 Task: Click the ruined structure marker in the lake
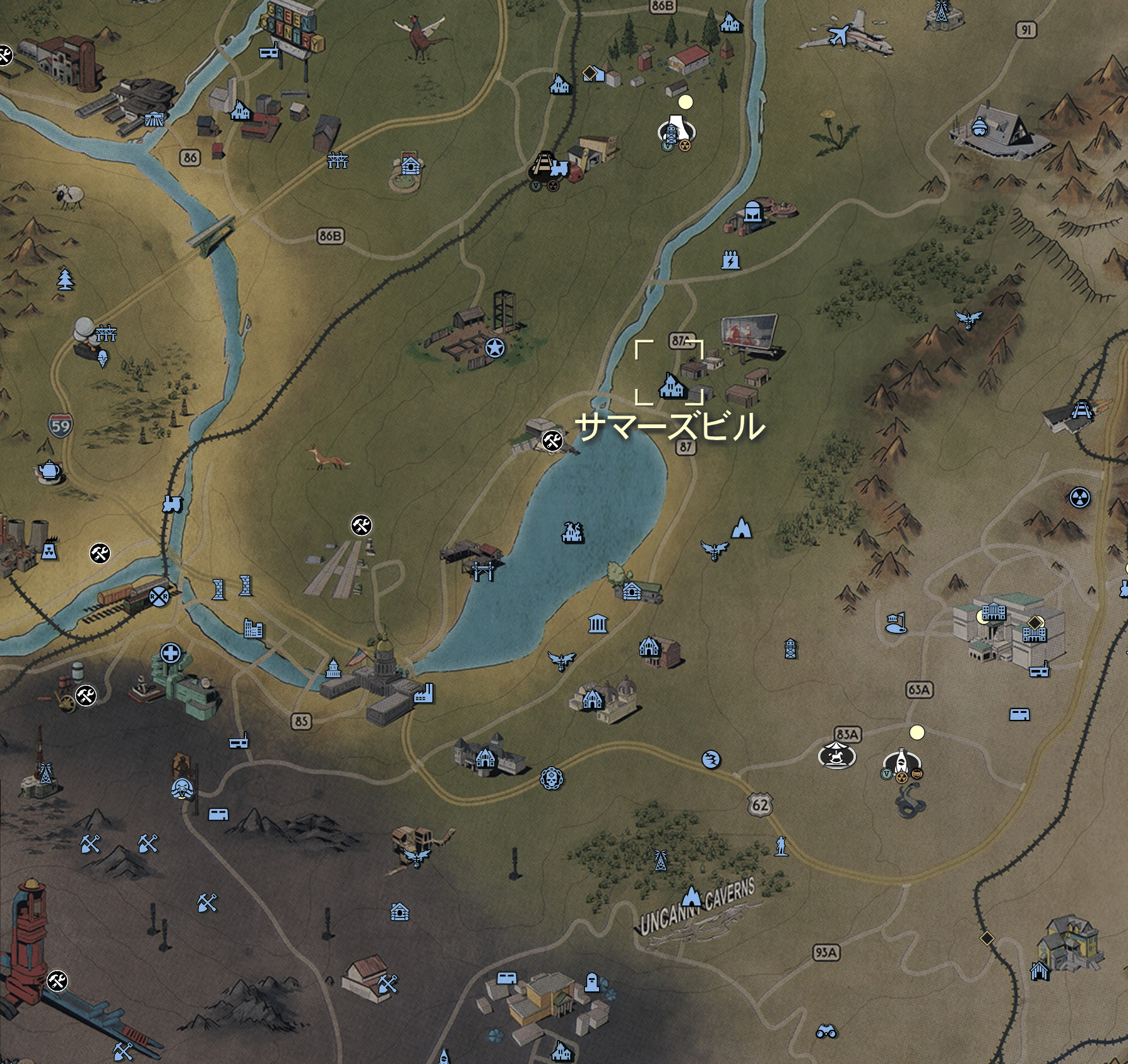pos(573,533)
